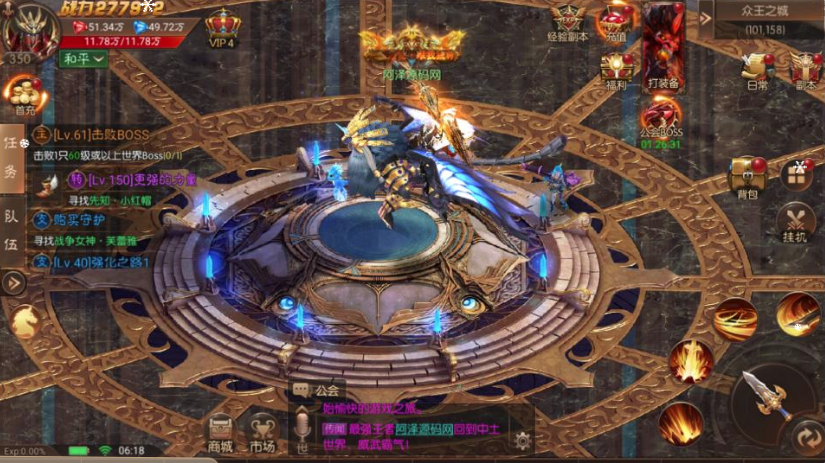Open chat settings gear icon
Image resolution: width=825 pixels, height=463 pixels.
pos(521,438)
